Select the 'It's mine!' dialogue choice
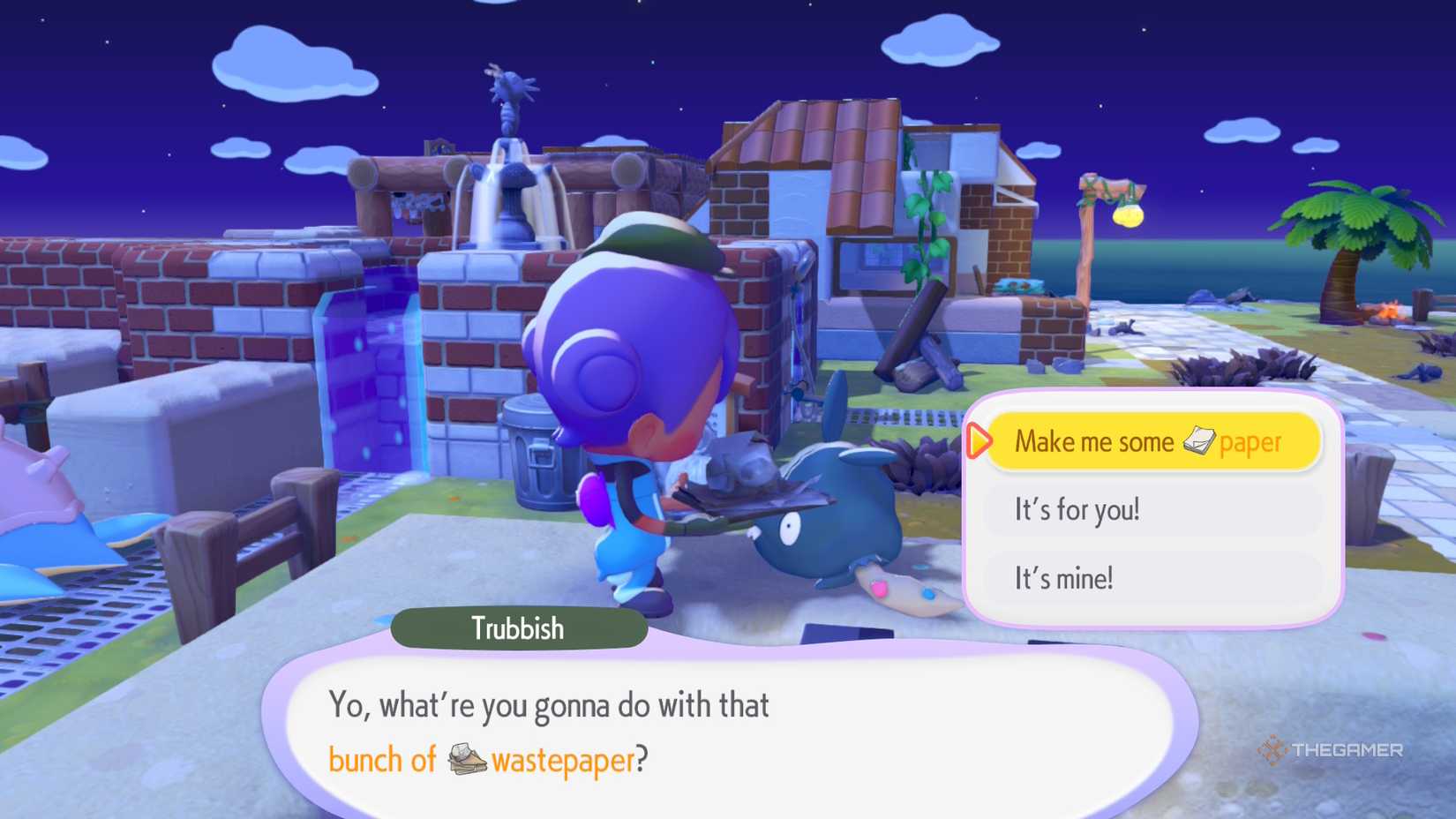This screenshot has width=1456, height=819. [x=1147, y=578]
